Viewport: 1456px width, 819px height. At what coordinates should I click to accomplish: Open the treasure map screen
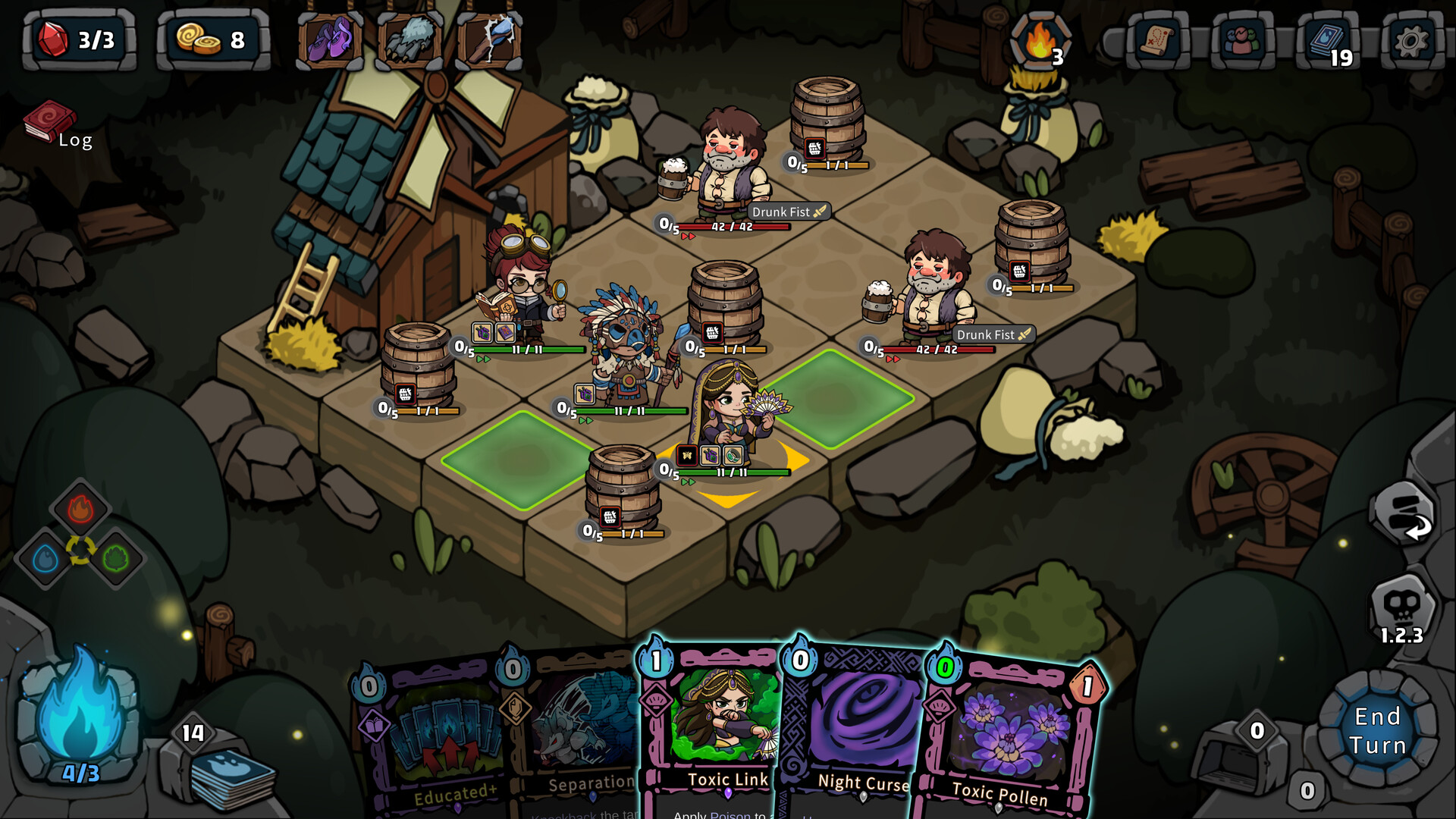click(x=1156, y=41)
